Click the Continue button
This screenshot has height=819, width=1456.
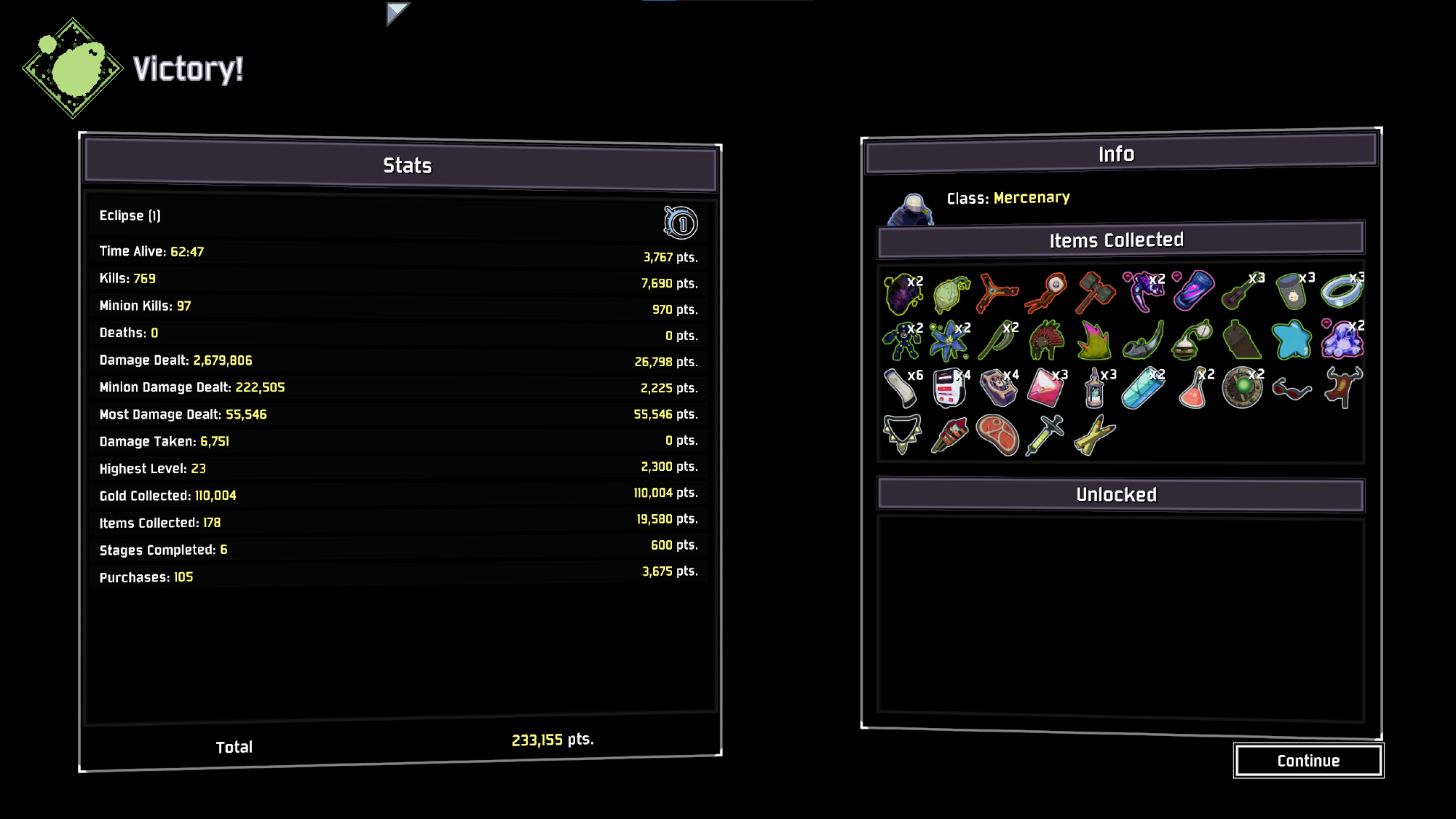1308,761
